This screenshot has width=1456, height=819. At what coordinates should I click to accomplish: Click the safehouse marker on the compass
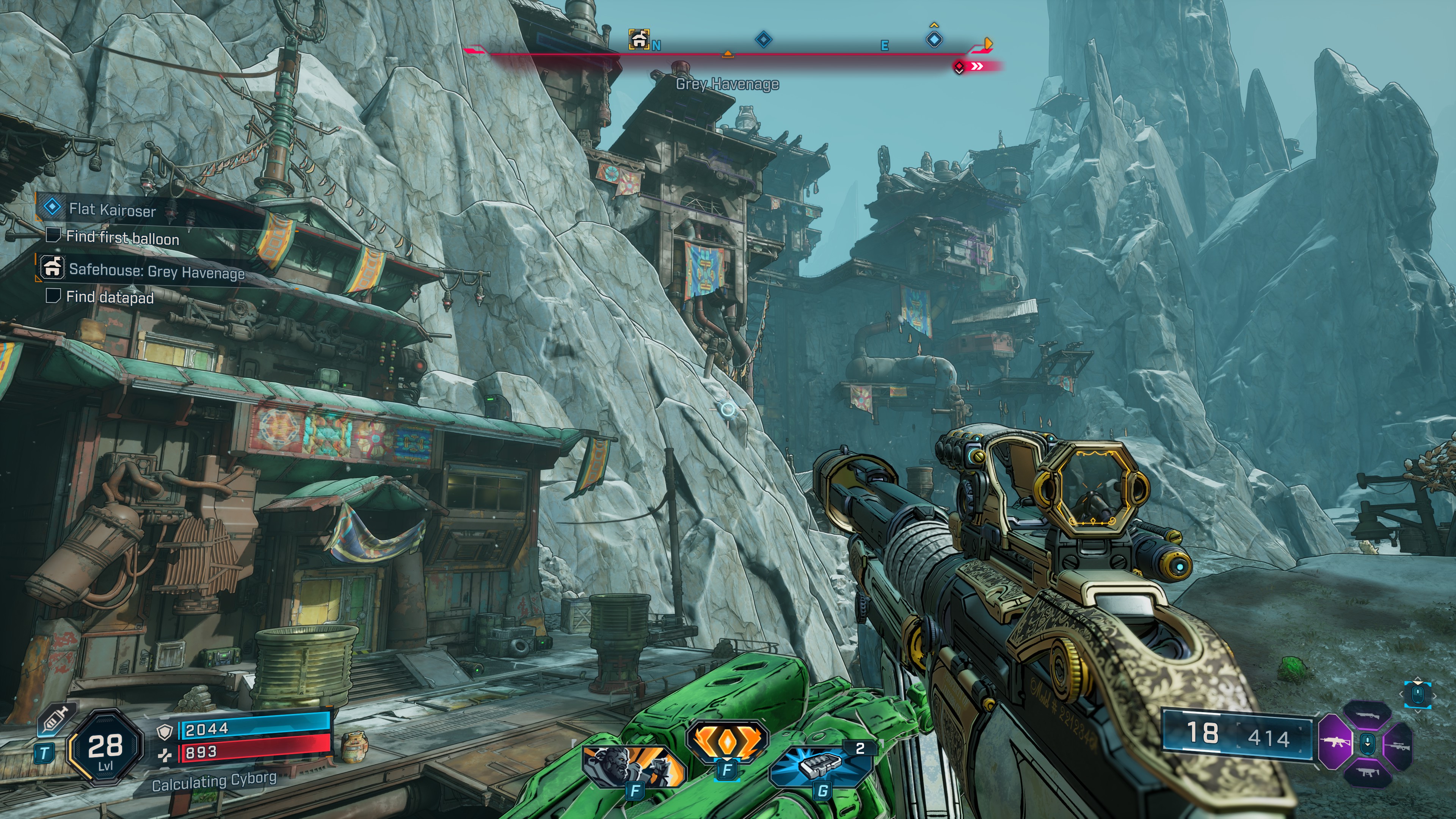(x=639, y=39)
